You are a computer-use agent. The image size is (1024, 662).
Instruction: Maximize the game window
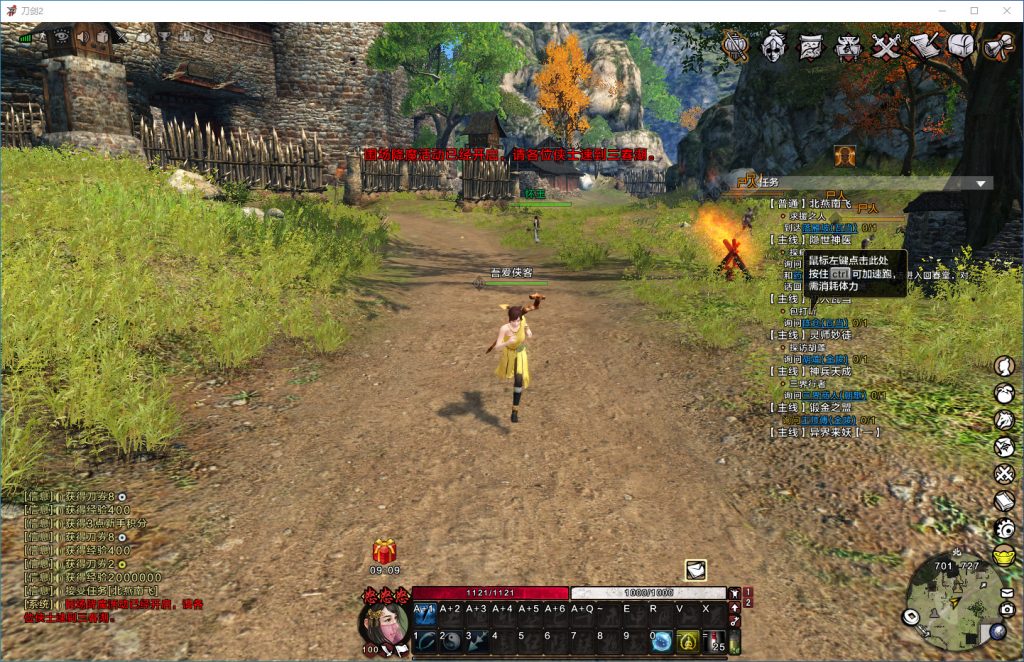[x=974, y=10]
